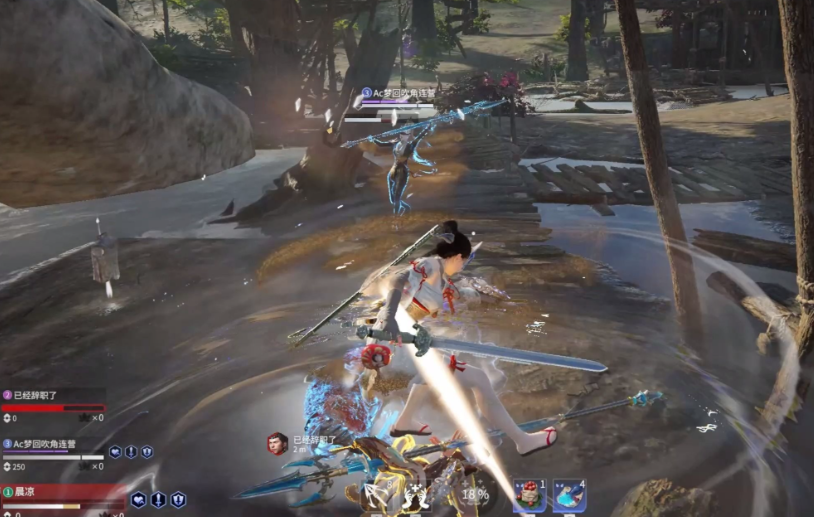The width and height of the screenshot is (814, 517).
Task: Activate the ultimate showing 18% charge
Action: 474,494
